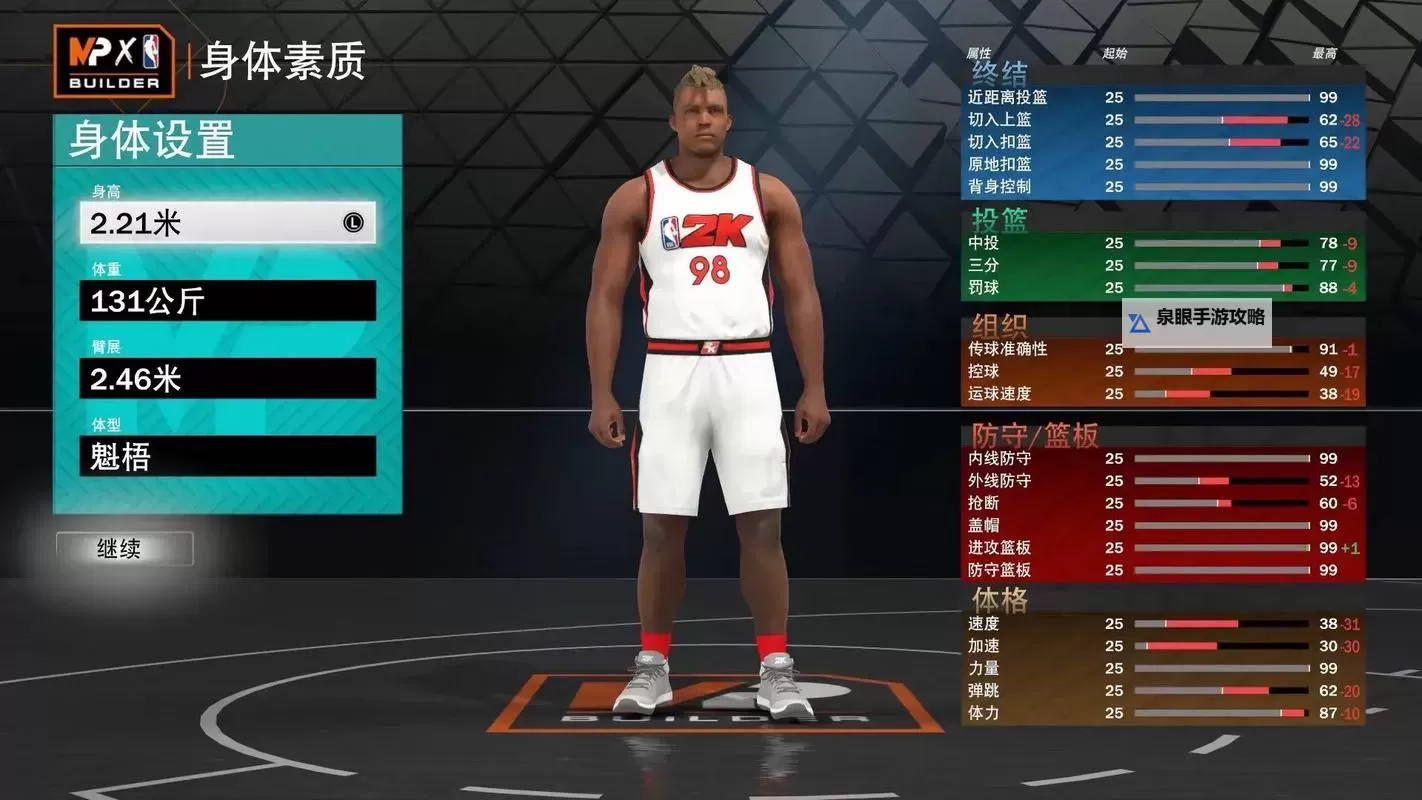Select the 体重 weight field showing 131公斤

click(228, 301)
